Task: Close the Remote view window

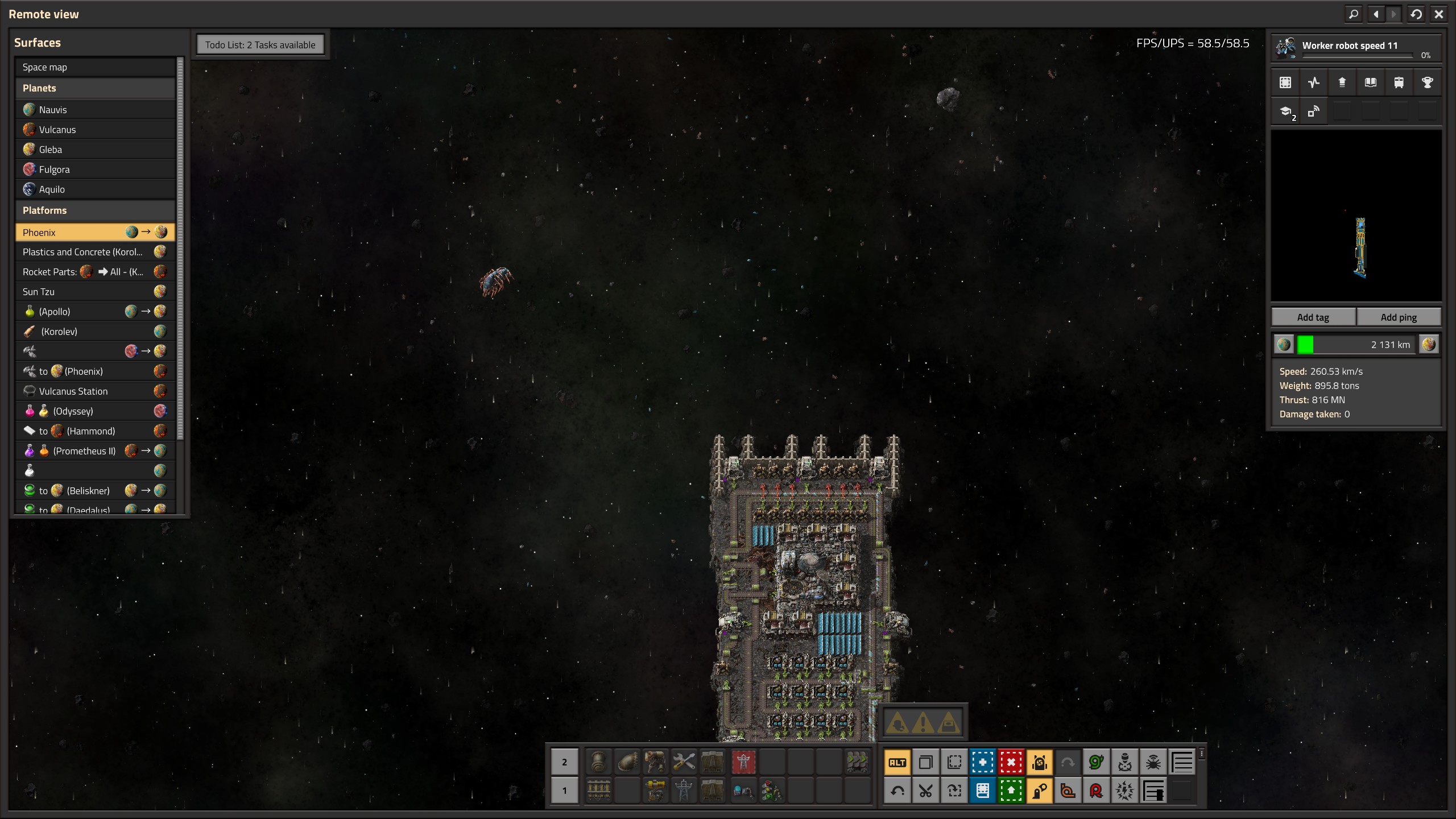Action: point(1439,14)
